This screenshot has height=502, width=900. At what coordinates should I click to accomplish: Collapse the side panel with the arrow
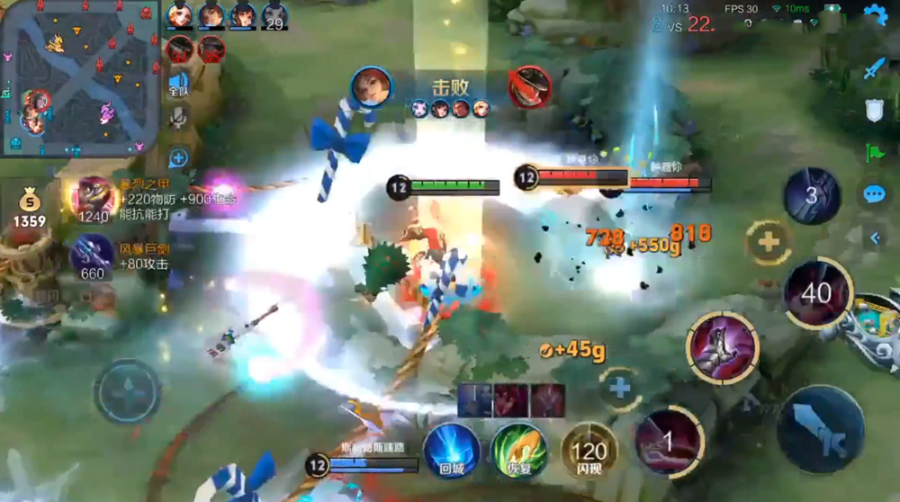875,237
